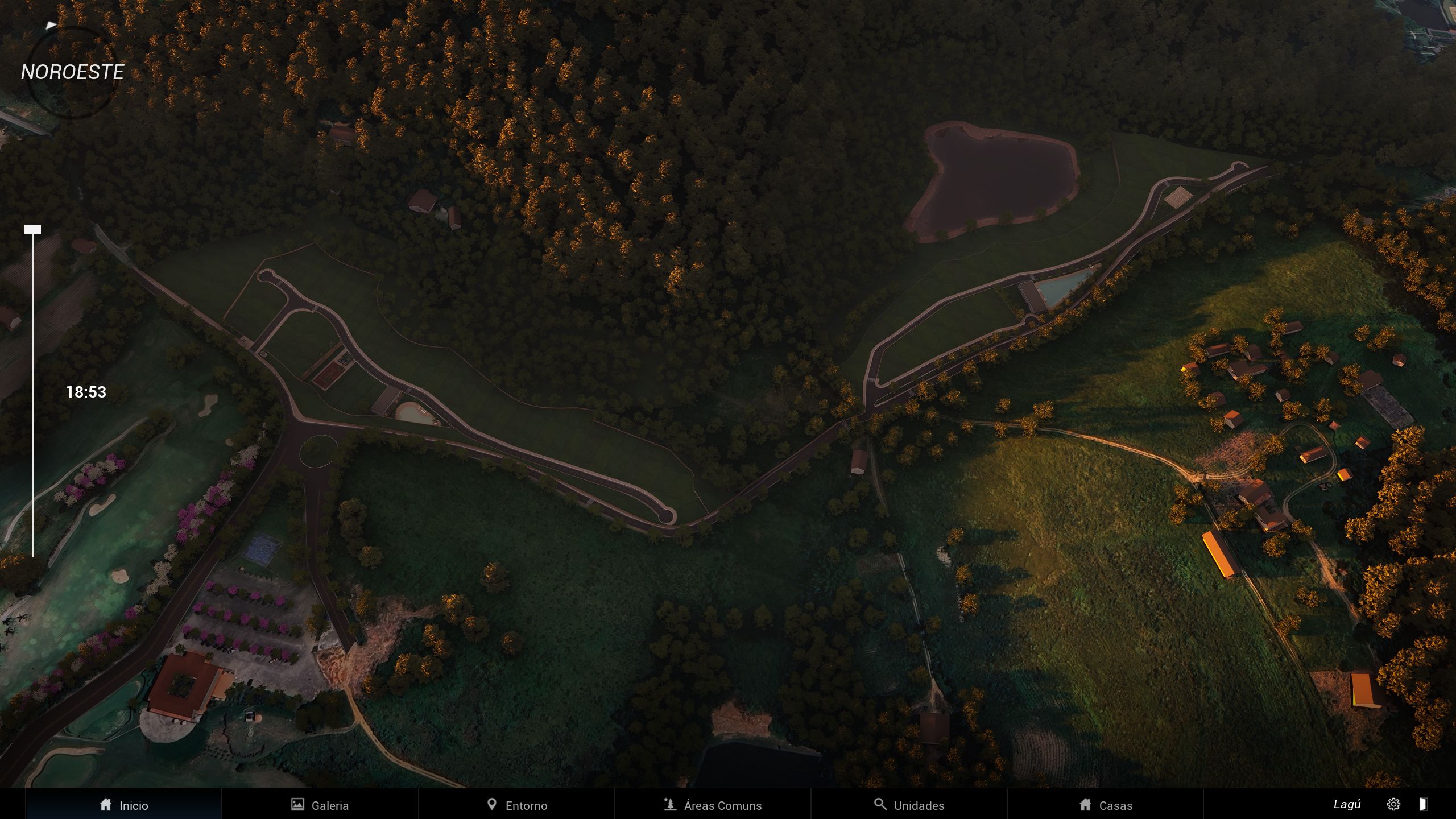The width and height of the screenshot is (1456, 819).
Task: Click the time-of-day slider handle
Action: [32, 229]
